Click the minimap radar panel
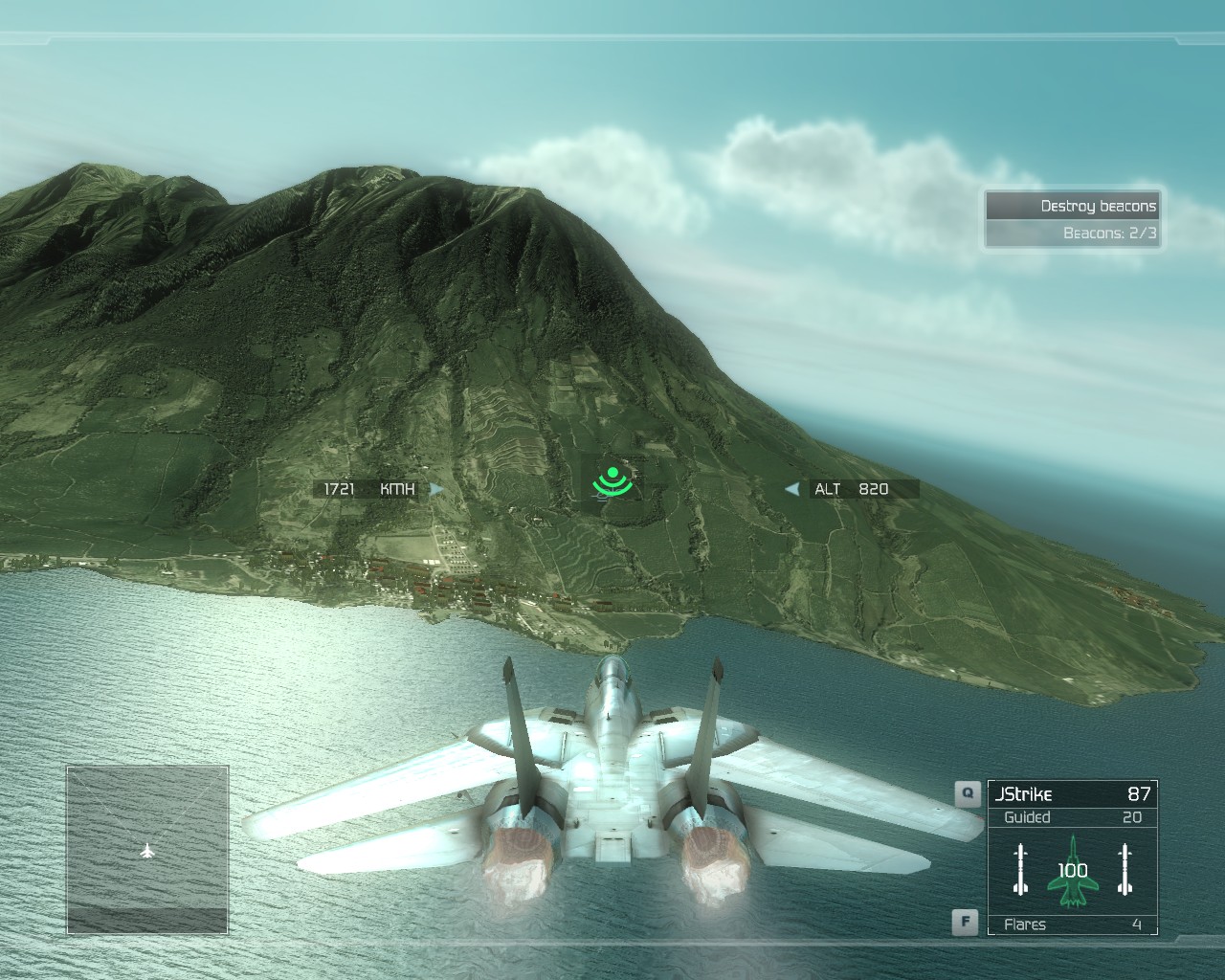 click(147, 850)
